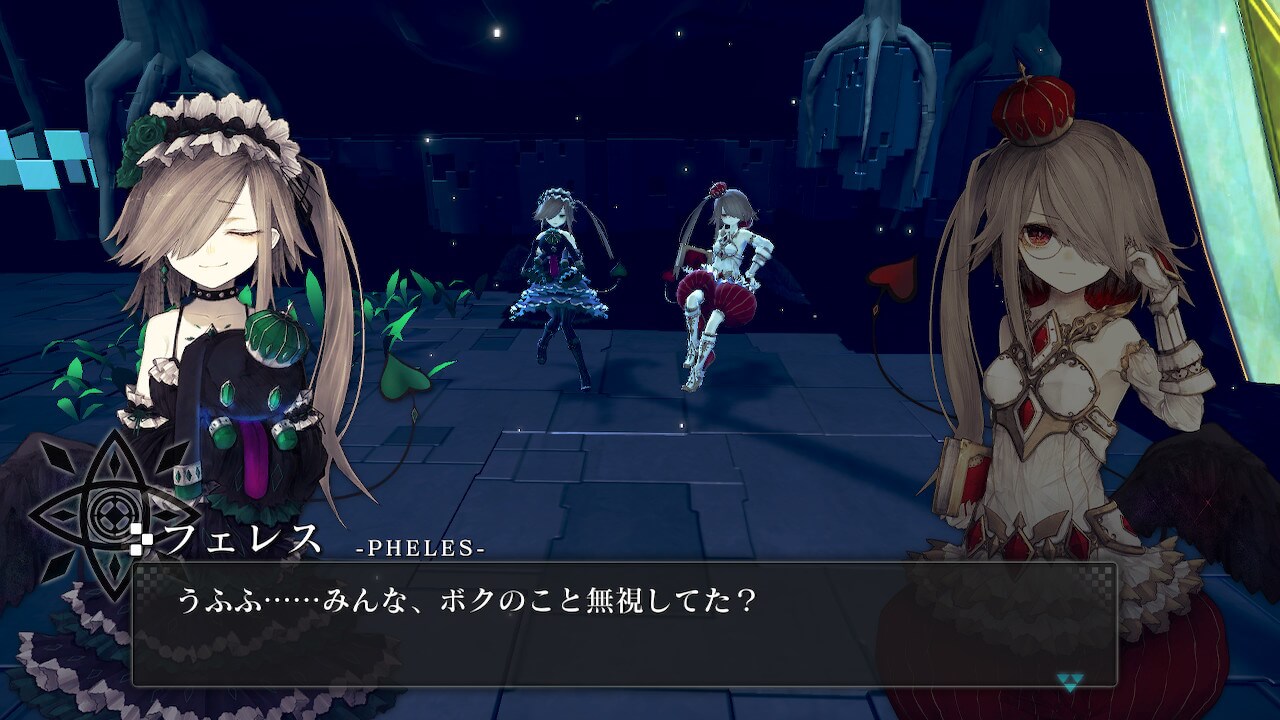This screenshot has height=720, width=1280.
Task: Click the small white squares beside the name
Action: click(x=140, y=537)
